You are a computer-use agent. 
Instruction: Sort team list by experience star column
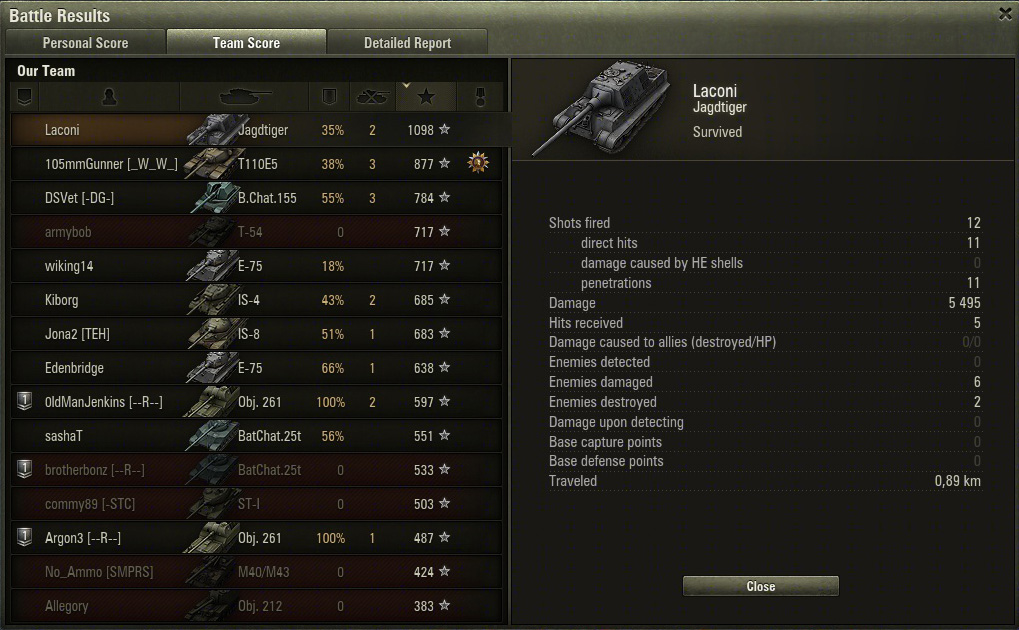point(427,97)
